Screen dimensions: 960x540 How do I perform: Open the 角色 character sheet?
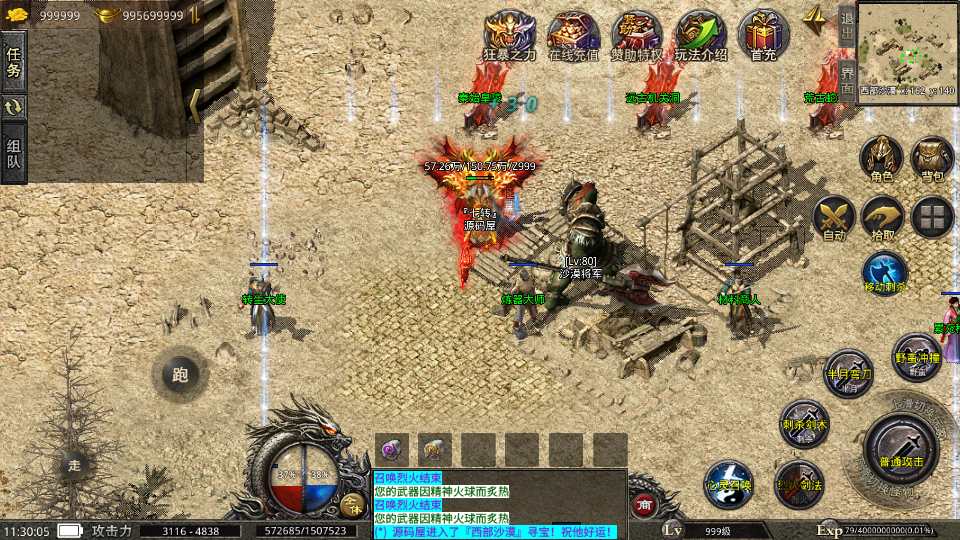coord(881,159)
